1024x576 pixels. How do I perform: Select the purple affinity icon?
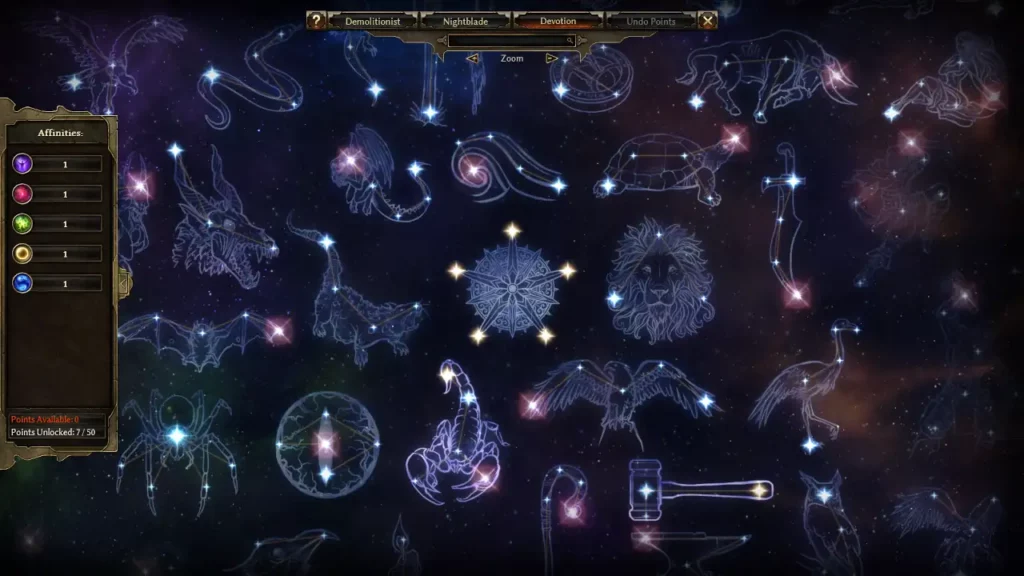[22, 164]
